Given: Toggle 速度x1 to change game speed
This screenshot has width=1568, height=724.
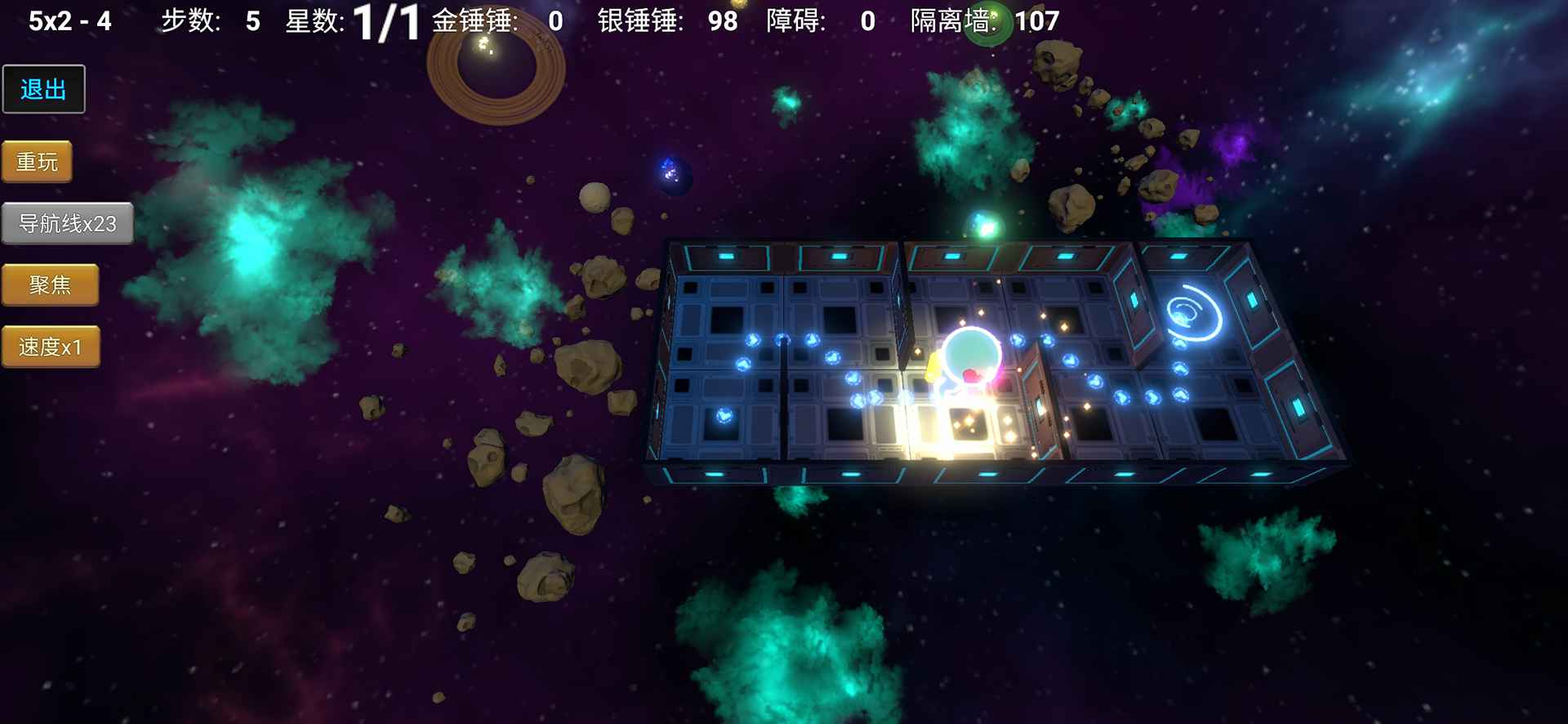Looking at the screenshot, I should click(51, 346).
